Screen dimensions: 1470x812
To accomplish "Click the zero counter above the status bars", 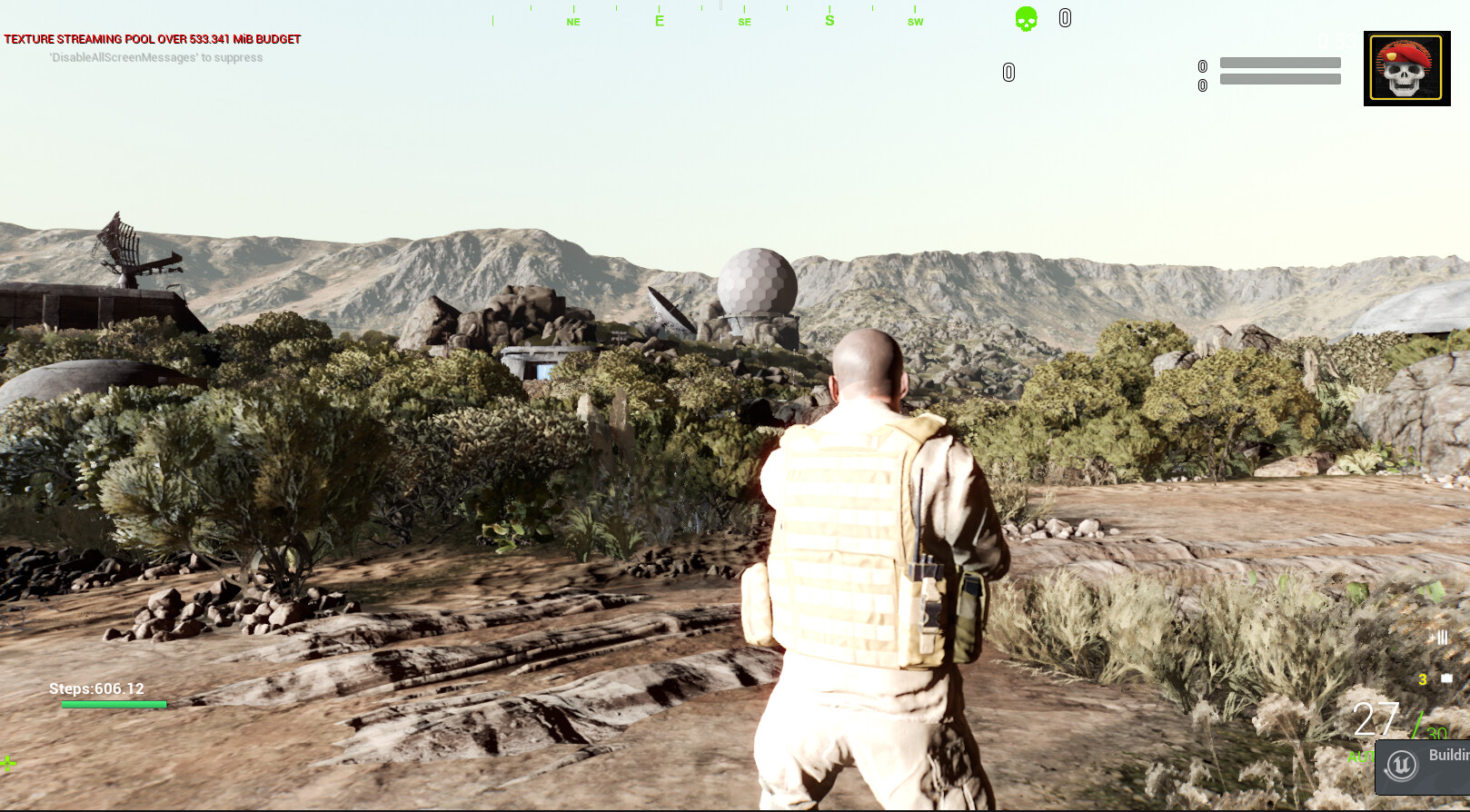I will 1201,65.
